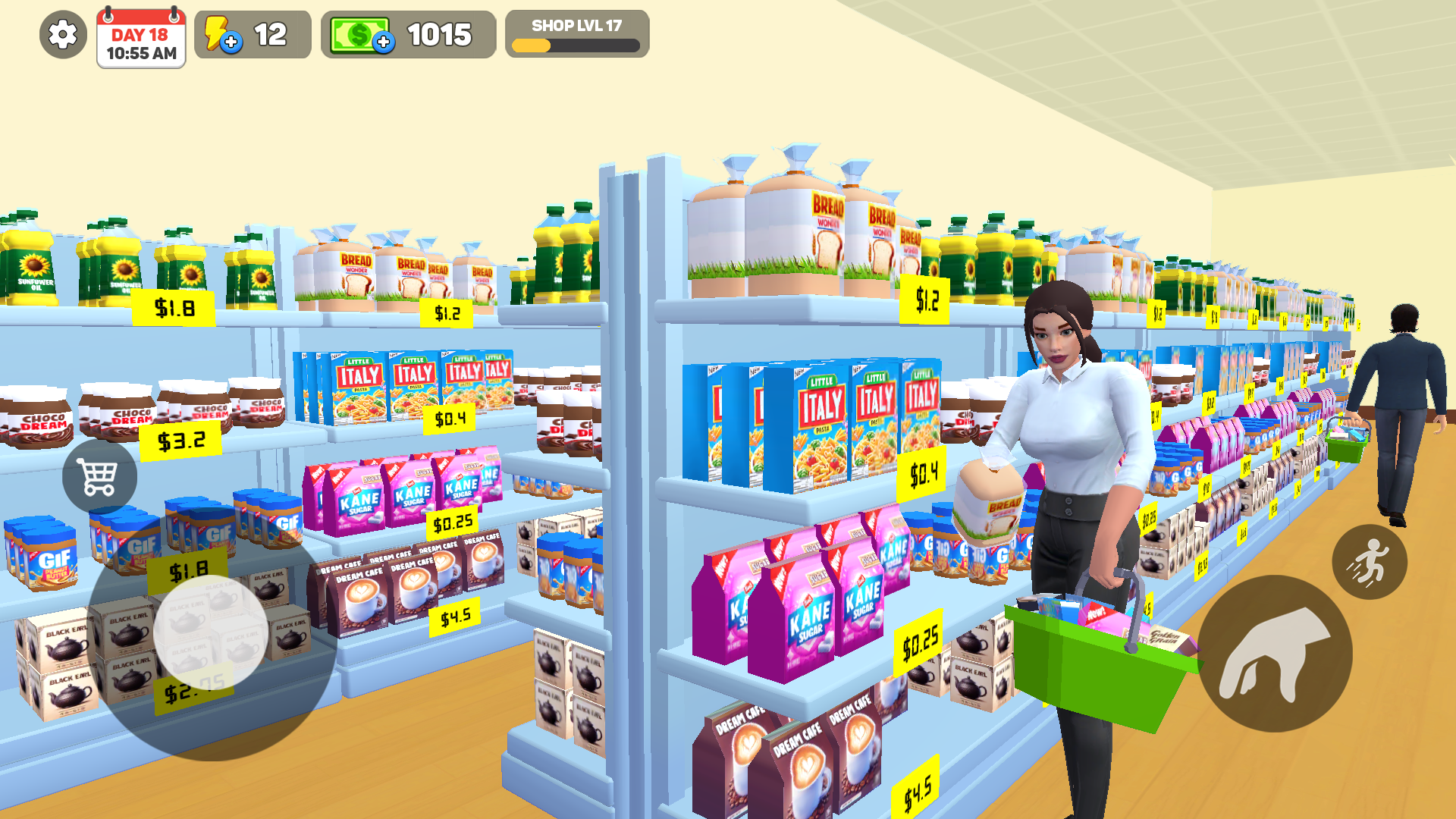Tap the $1.8 sunflower oil price tag
The height and width of the screenshot is (819, 1456).
coord(173,306)
